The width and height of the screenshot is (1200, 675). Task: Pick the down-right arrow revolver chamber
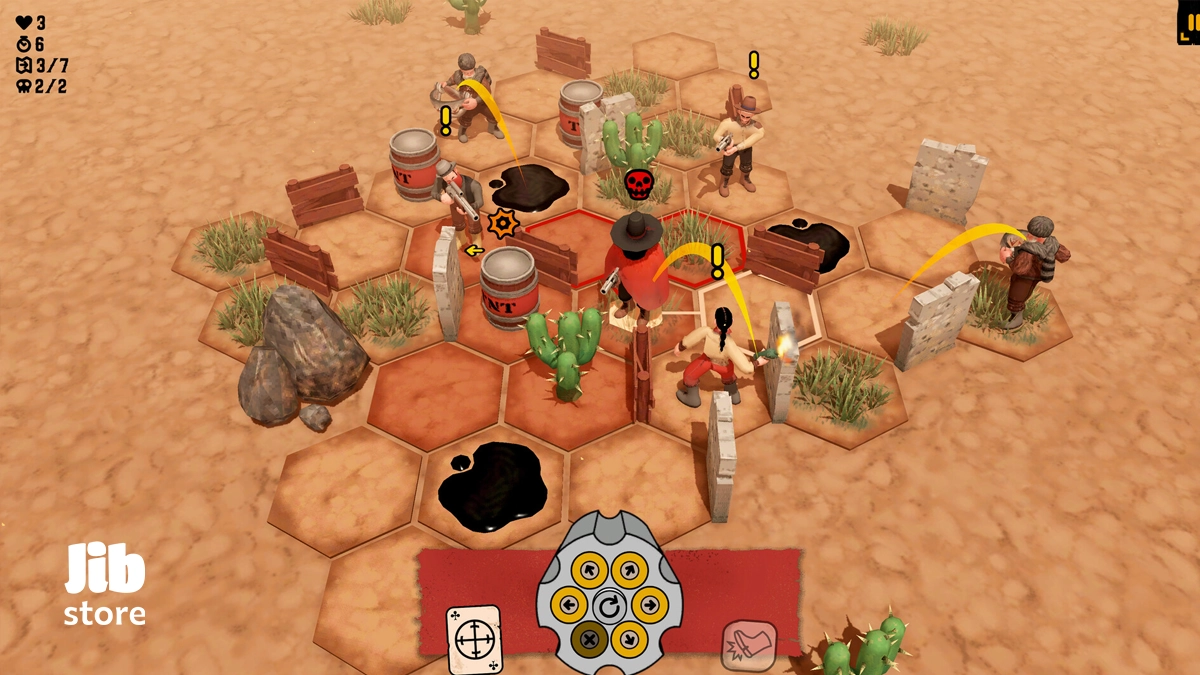(x=629, y=639)
